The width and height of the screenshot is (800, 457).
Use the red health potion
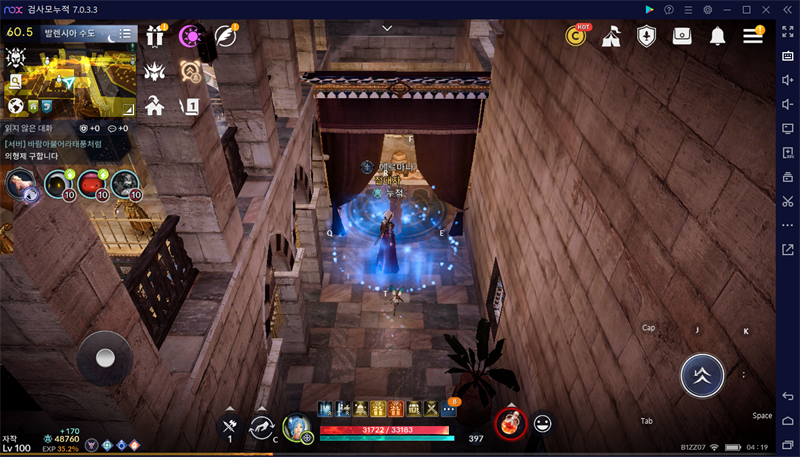pyautogui.click(x=510, y=423)
